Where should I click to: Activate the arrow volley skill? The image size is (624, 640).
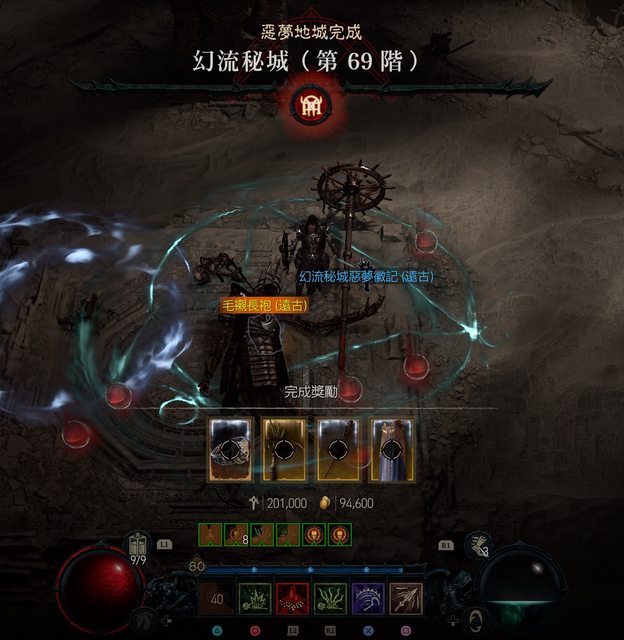(x=406, y=599)
